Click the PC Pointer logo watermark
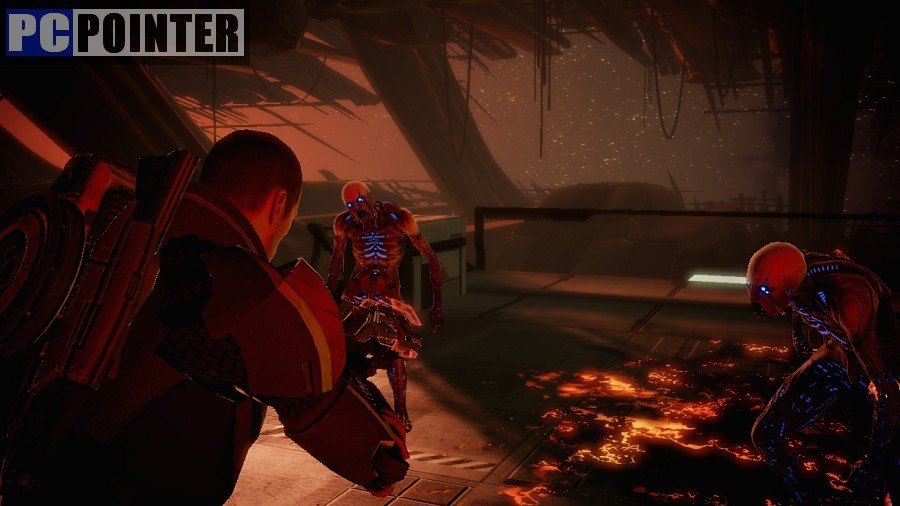This screenshot has height=506, width=900. [x=125, y=32]
